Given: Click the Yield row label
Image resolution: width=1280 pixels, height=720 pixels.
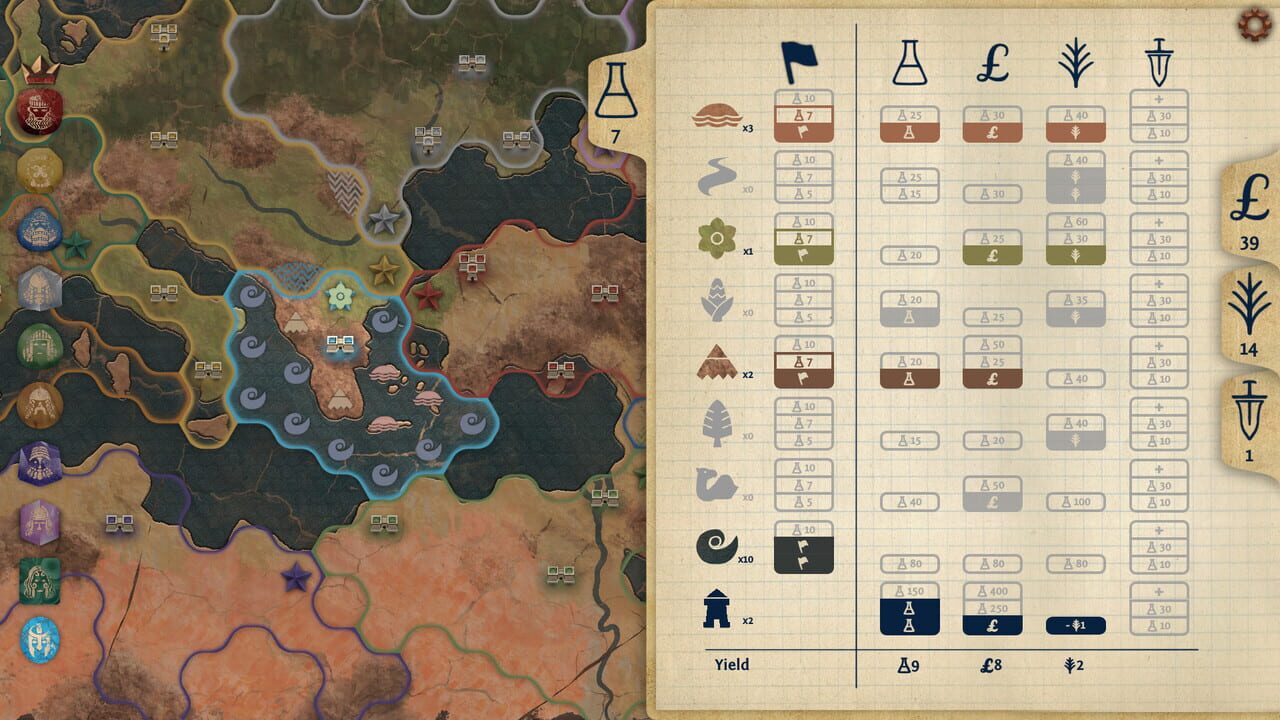Looking at the screenshot, I should (x=731, y=663).
